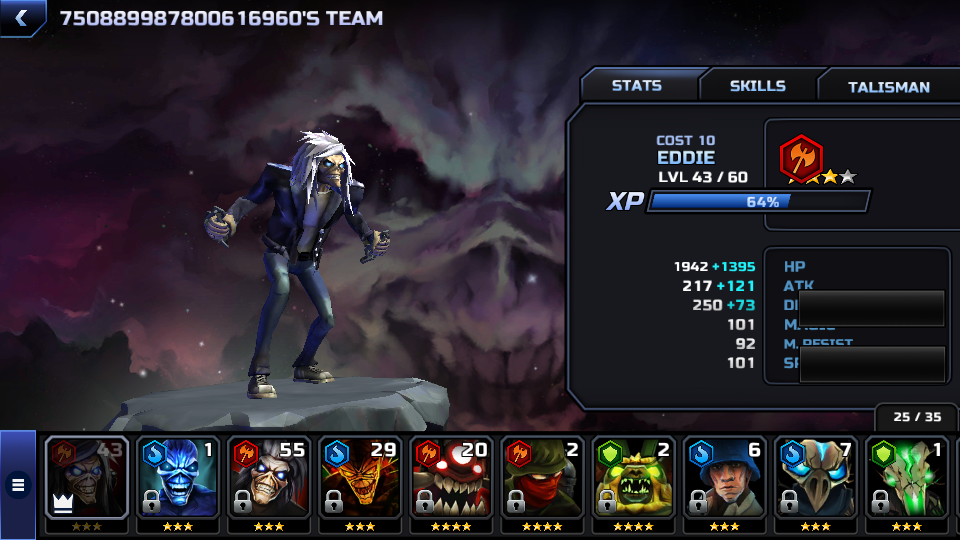Choose the blue-faced Eddie at level 1

click(x=177, y=478)
